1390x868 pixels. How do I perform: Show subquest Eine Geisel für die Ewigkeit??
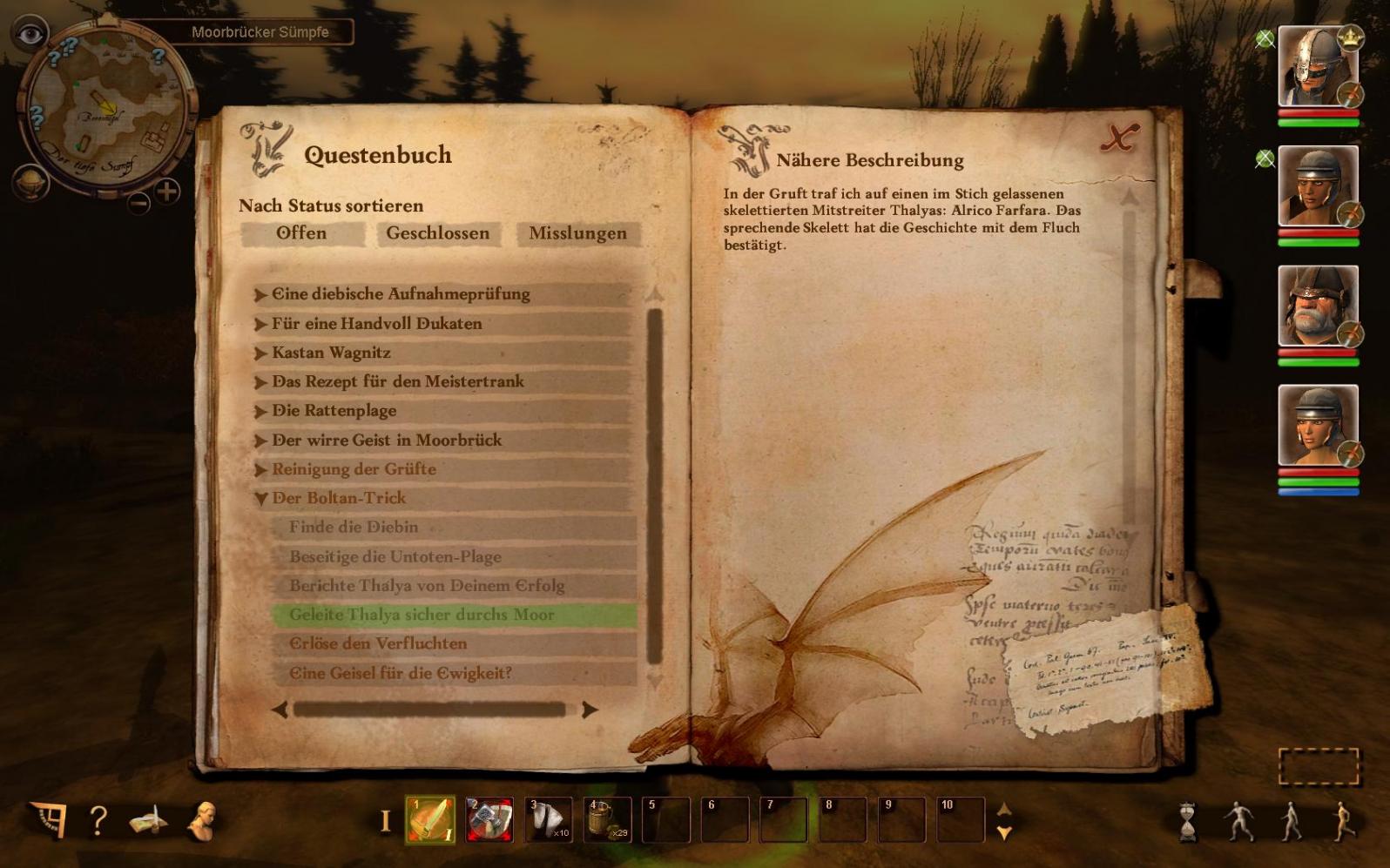401,673
